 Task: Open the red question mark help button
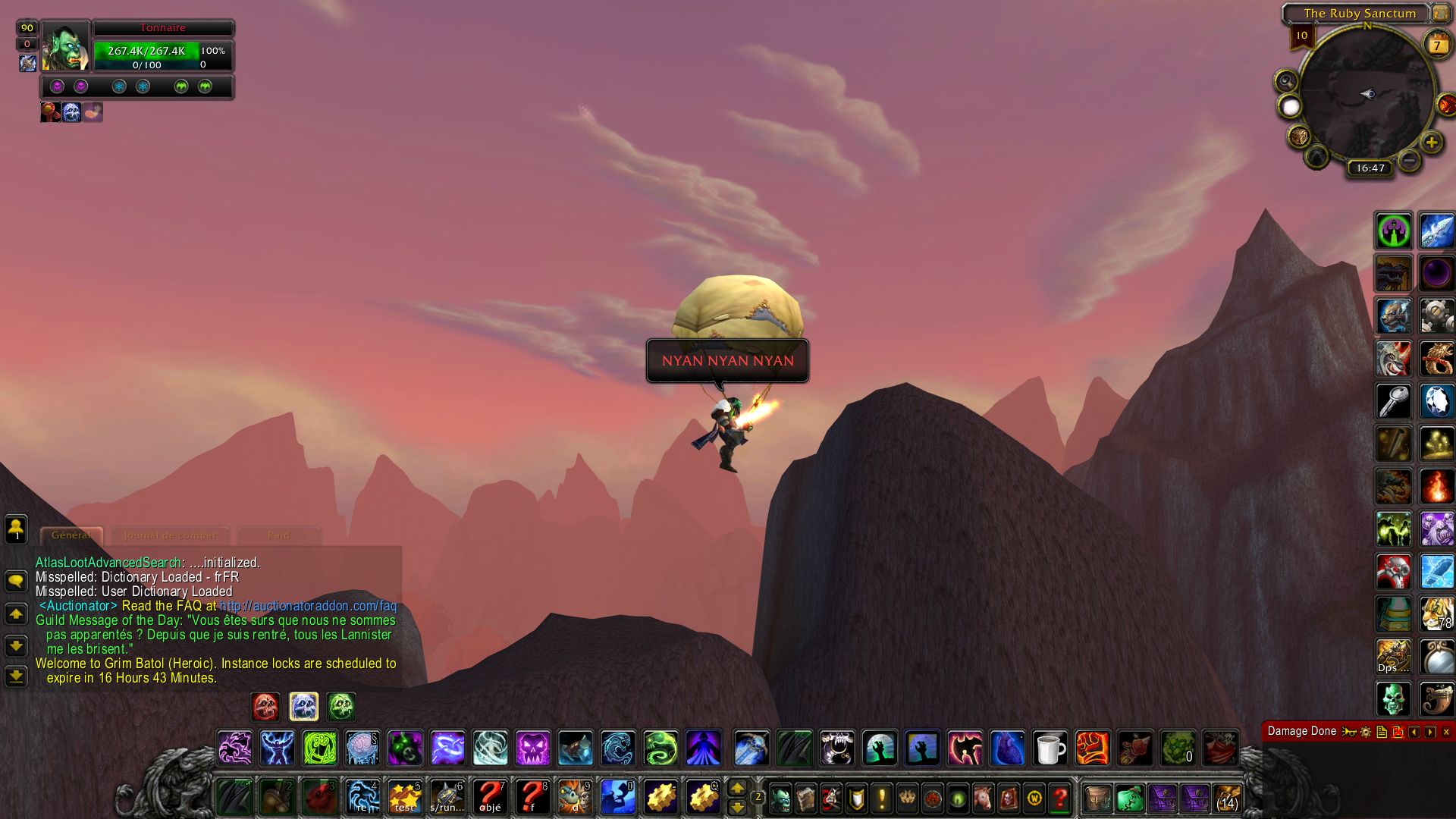(x=1060, y=798)
